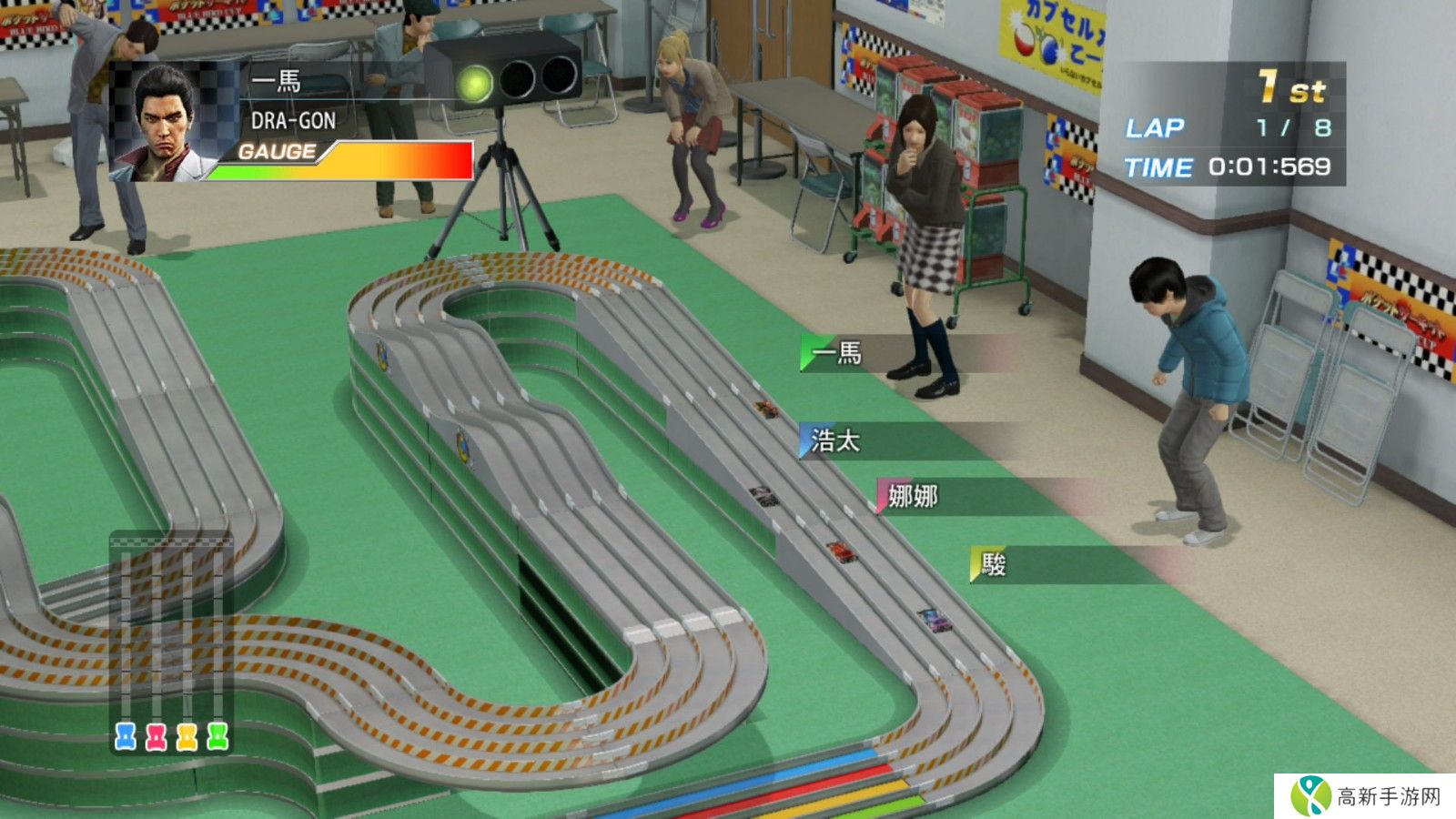The width and height of the screenshot is (1456, 819).
Task: Select the green 一馬 racer name tag
Action: [x=837, y=353]
